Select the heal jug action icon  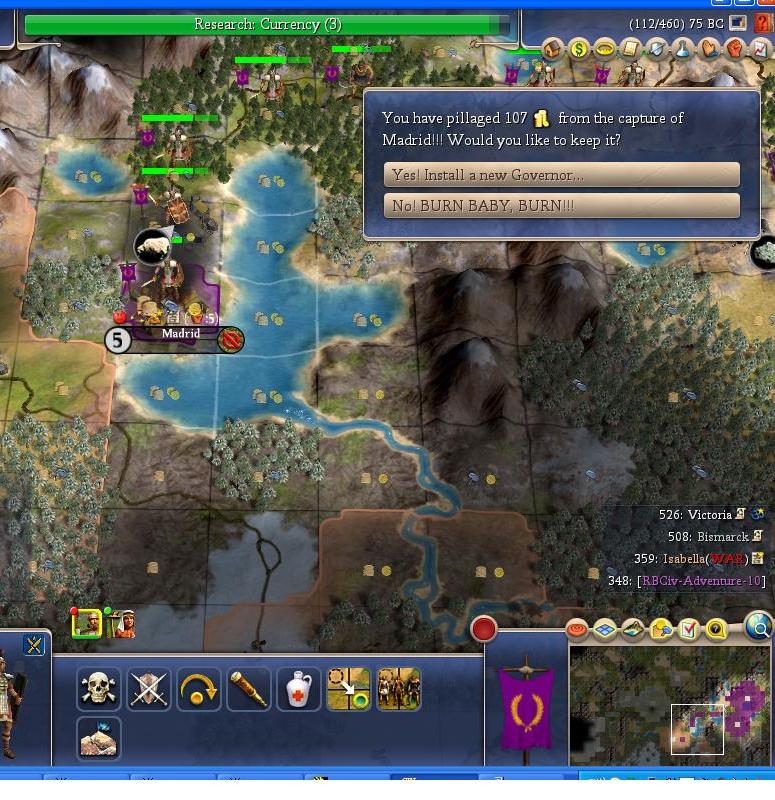click(x=298, y=689)
